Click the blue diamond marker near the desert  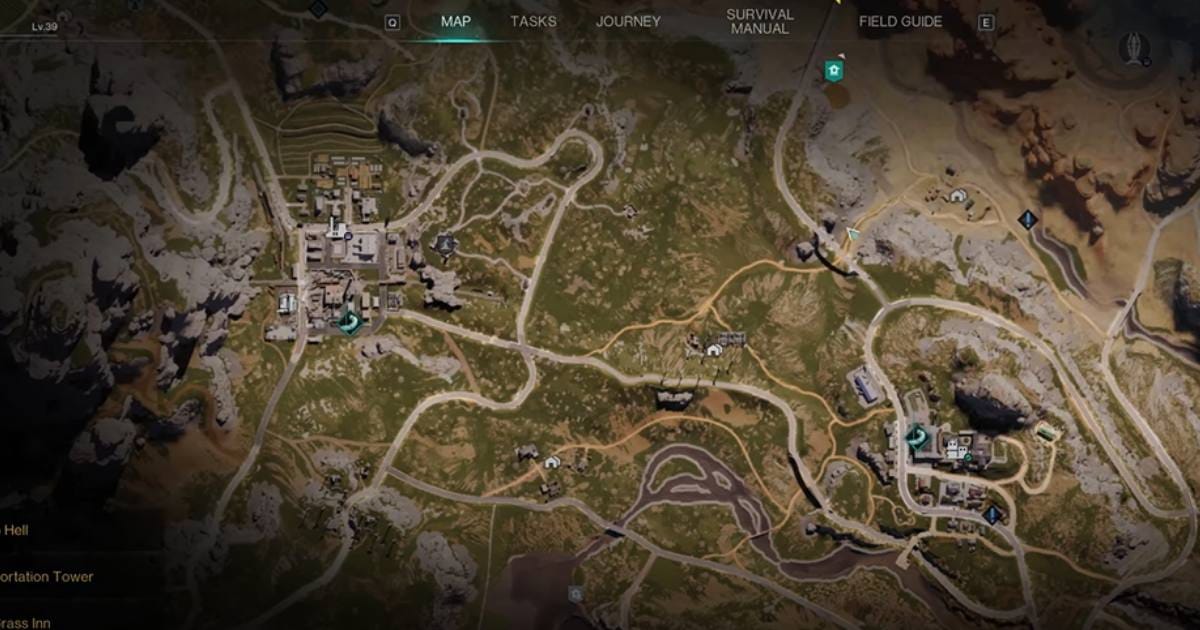(x=1026, y=218)
